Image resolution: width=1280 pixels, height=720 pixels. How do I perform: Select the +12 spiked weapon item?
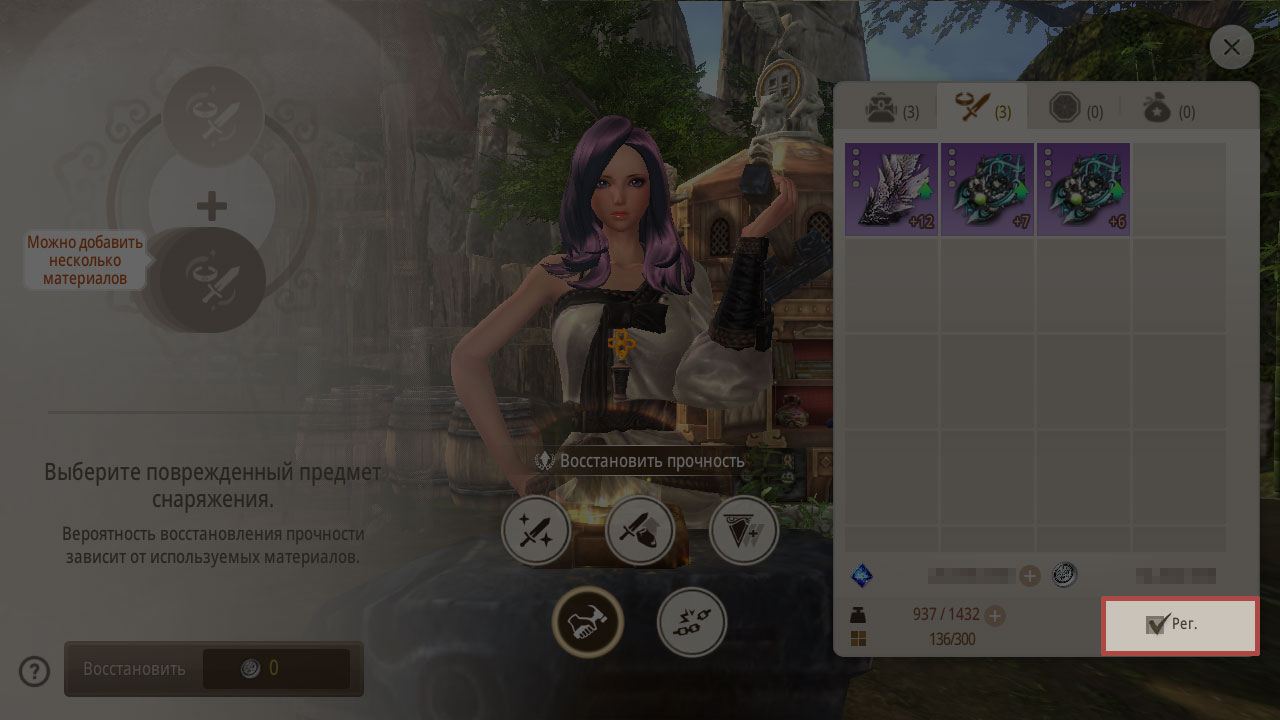[891, 189]
